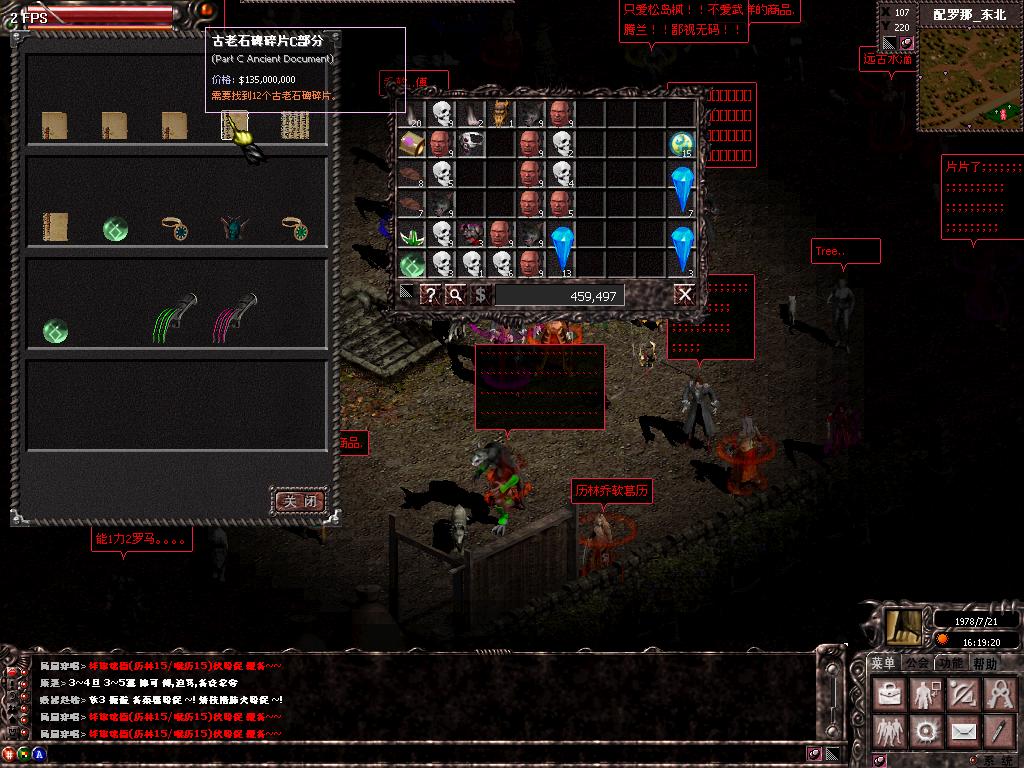Select the green-clawed gauntlet in the shop
Screen dimensions: 1024x768
pyautogui.click(x=176, y=319)
